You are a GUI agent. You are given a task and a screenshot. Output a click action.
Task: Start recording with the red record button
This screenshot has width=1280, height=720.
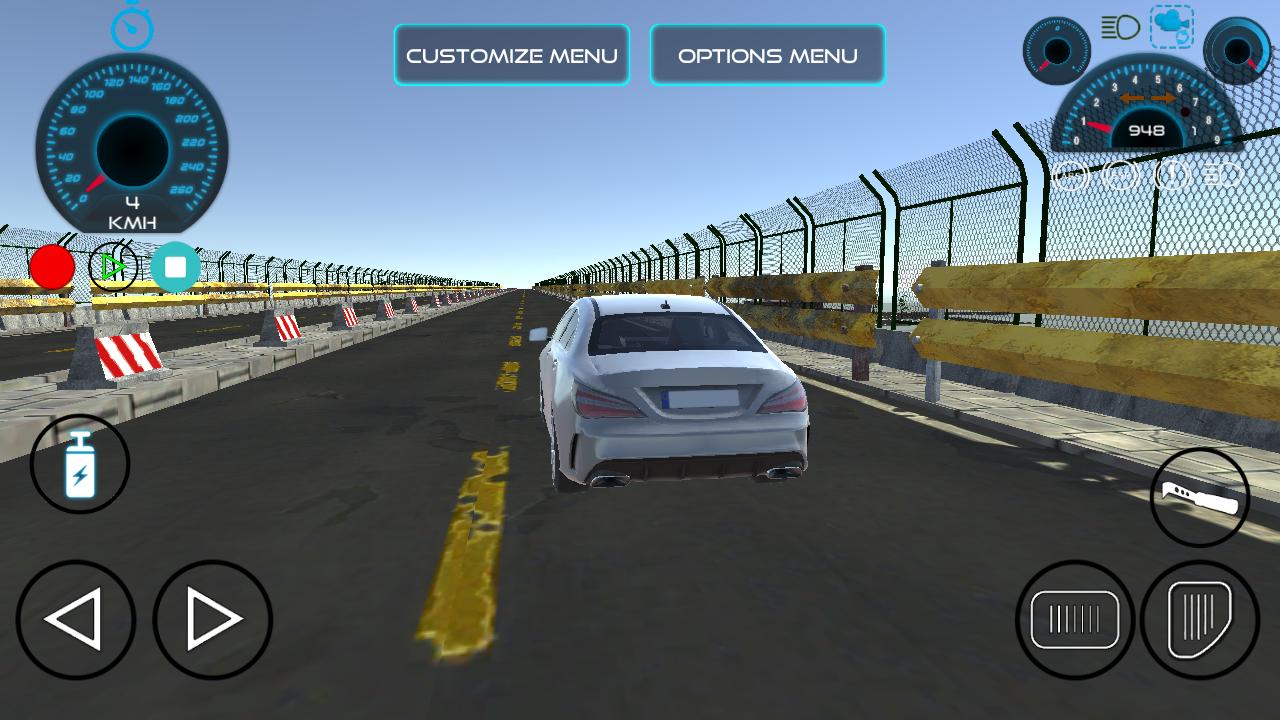tap(52, 267)
